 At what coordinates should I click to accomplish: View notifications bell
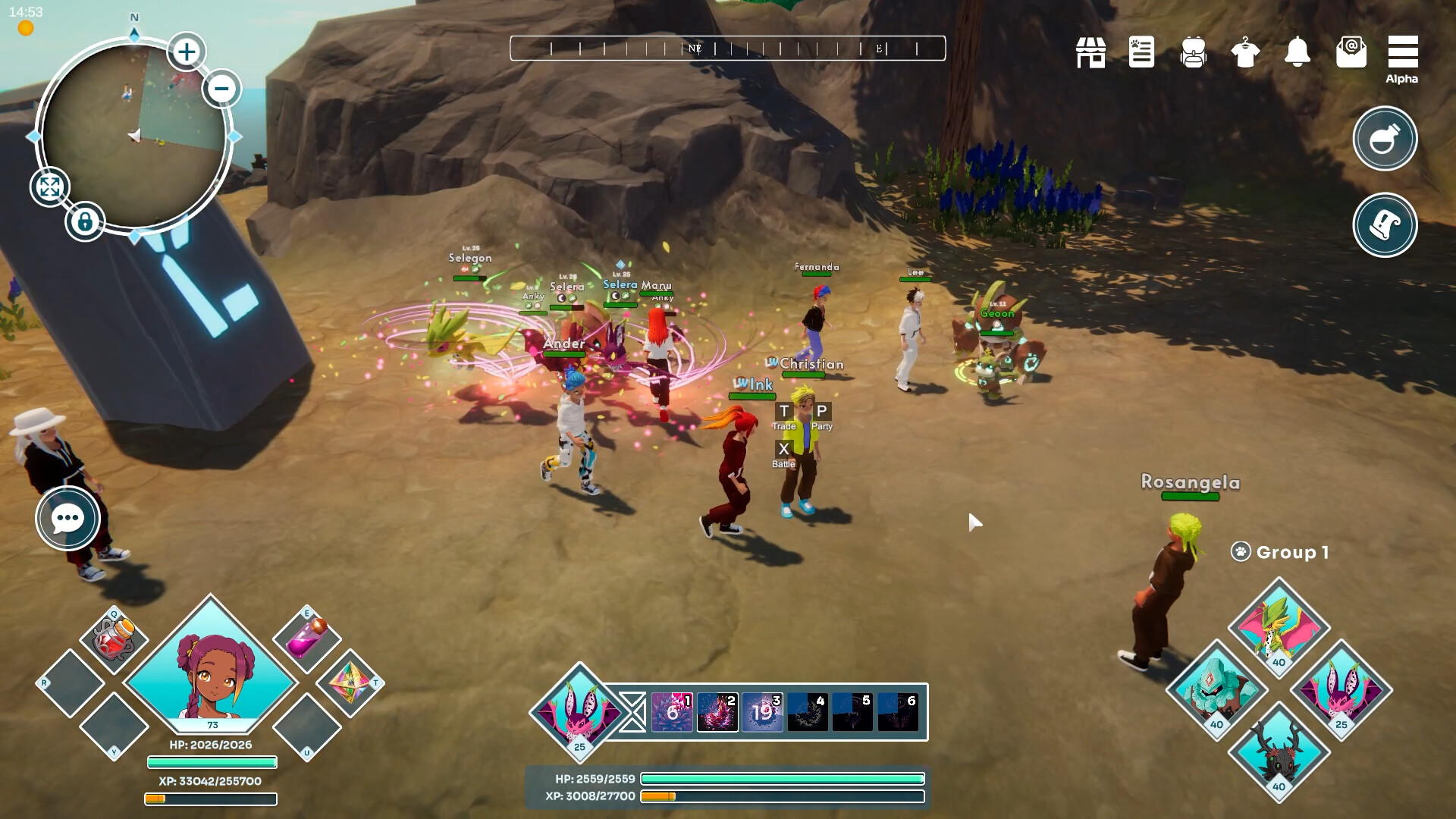[x=1298, y=52]
